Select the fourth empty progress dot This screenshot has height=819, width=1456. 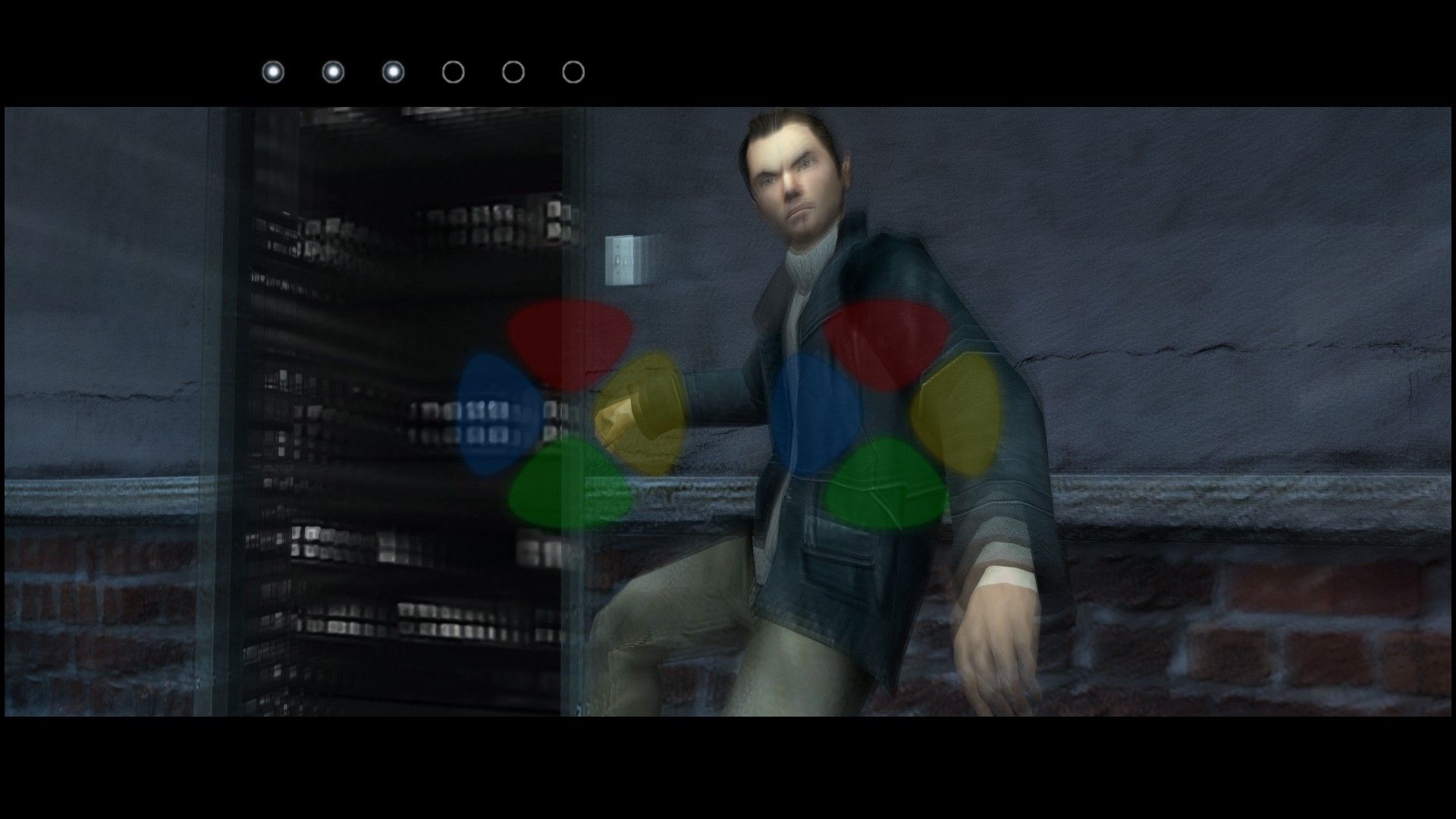pyautogui.click(x=452, y=72)
